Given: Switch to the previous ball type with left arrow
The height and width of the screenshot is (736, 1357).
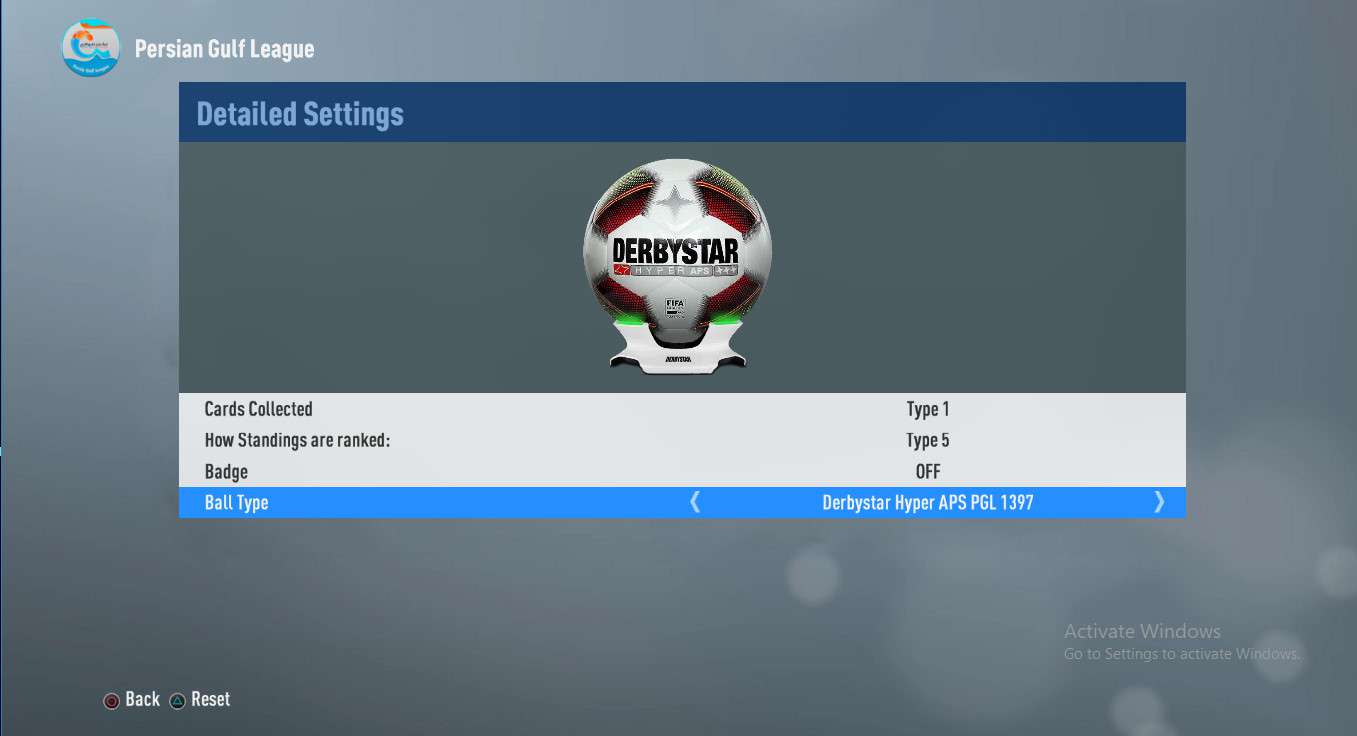Looking at the screenshot, I should 695,502.
